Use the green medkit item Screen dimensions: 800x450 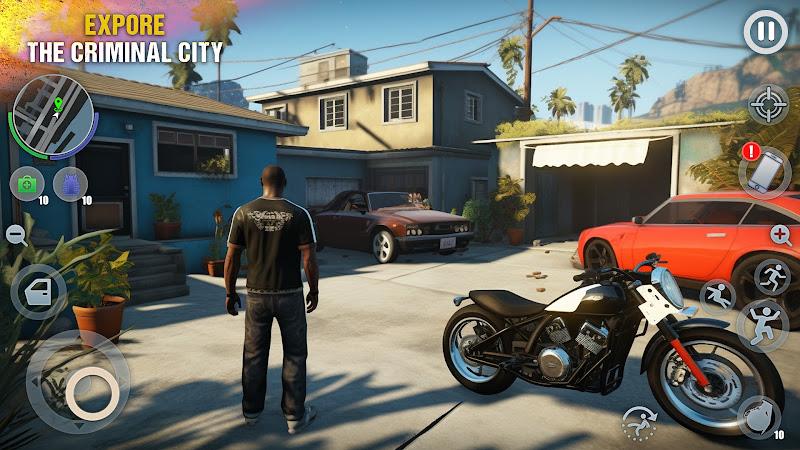[25, 184]
